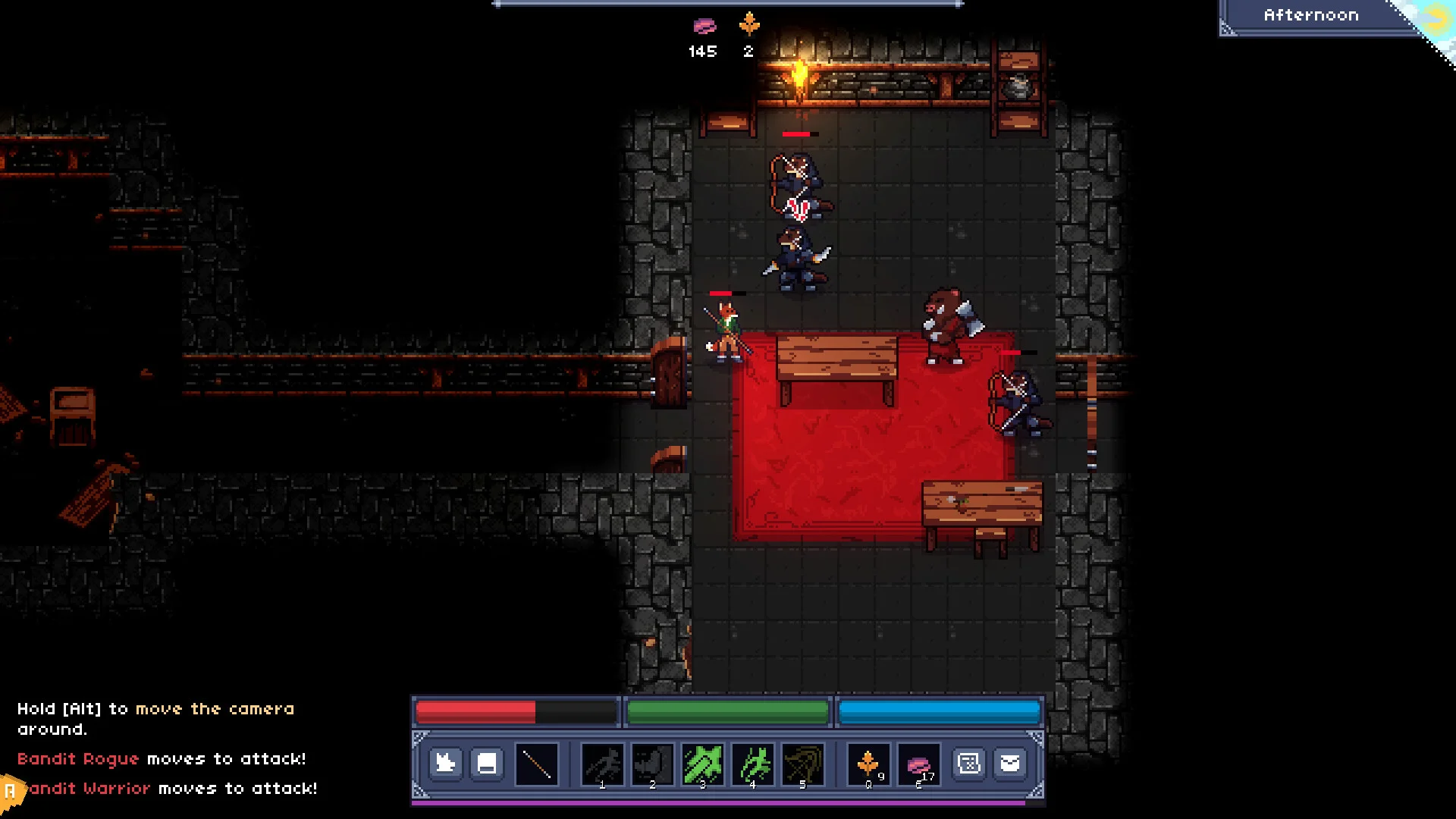1456x819 pixels.
Task: Select the dim bow ability in slot 5
Action: pos(802,764)
